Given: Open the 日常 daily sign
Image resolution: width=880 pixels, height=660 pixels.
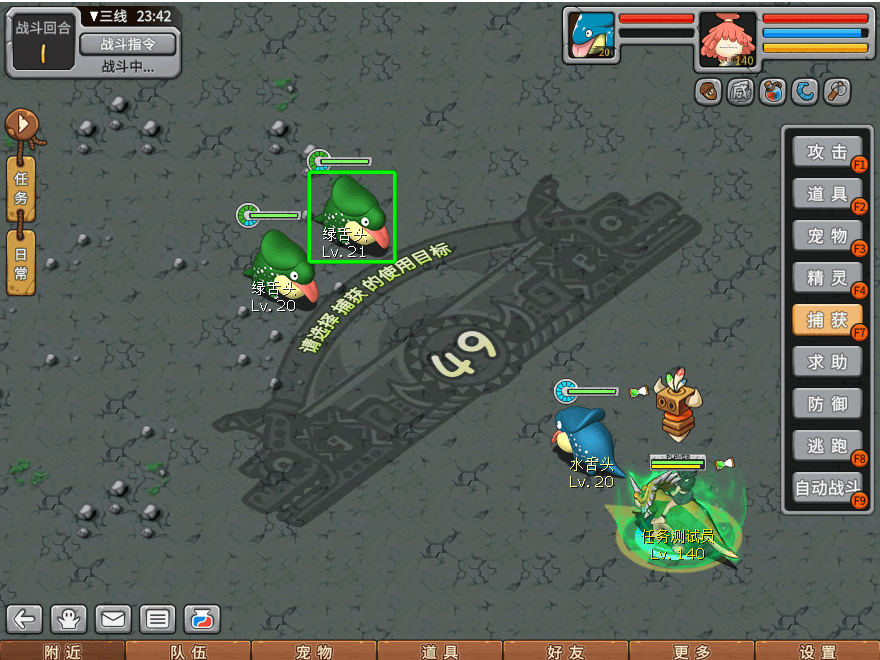Looking at the screenshot, I should (x=21, y=262).
